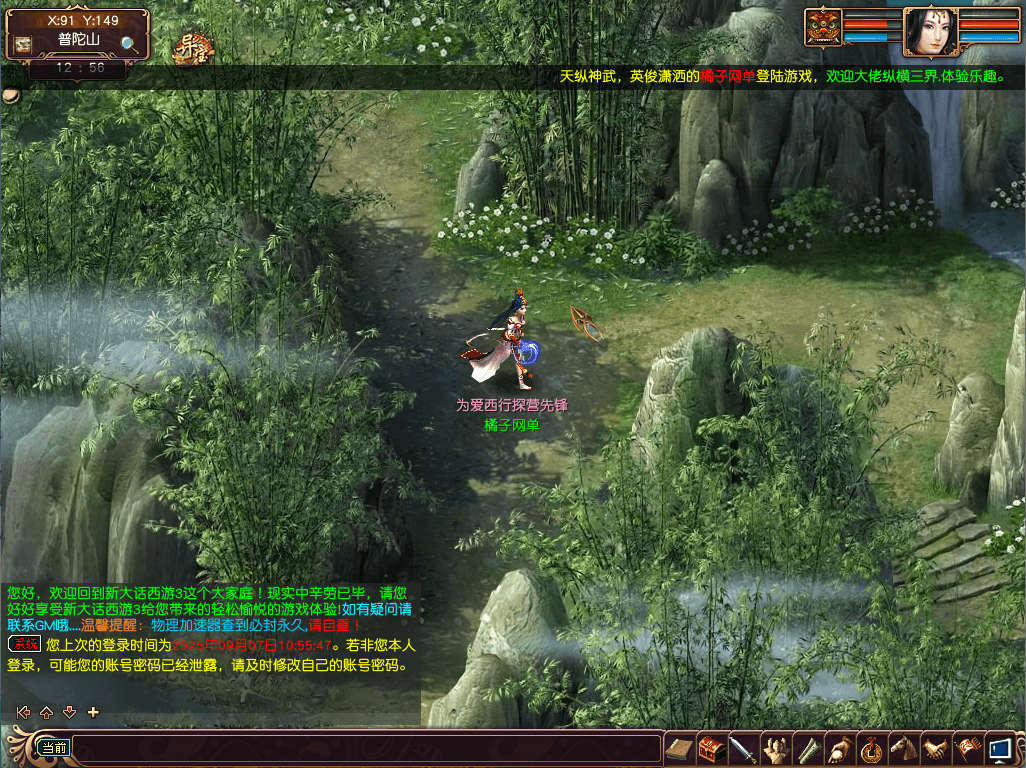Open the handshake friends icon
This screenshot has width=1026, height=768.
pos(935,748)
